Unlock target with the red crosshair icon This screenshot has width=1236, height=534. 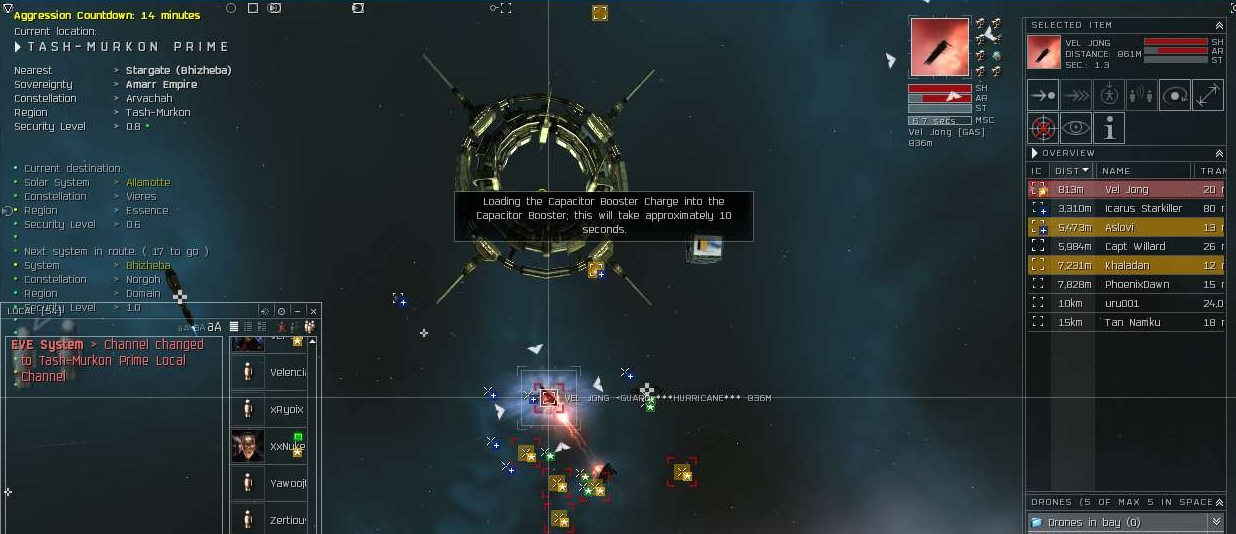[1043, 128]
